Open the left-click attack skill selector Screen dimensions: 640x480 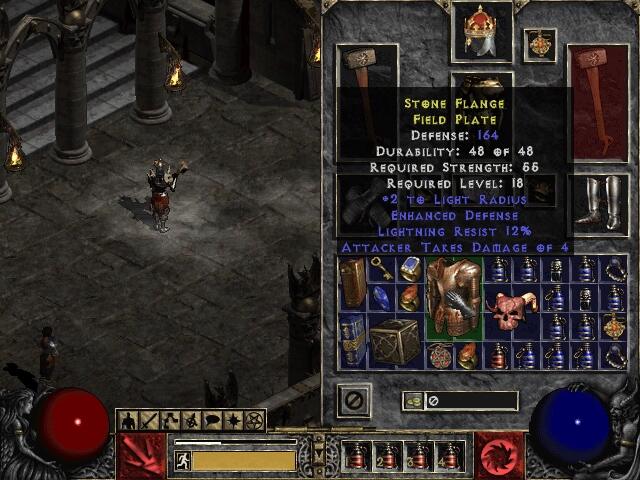point(141,455)
